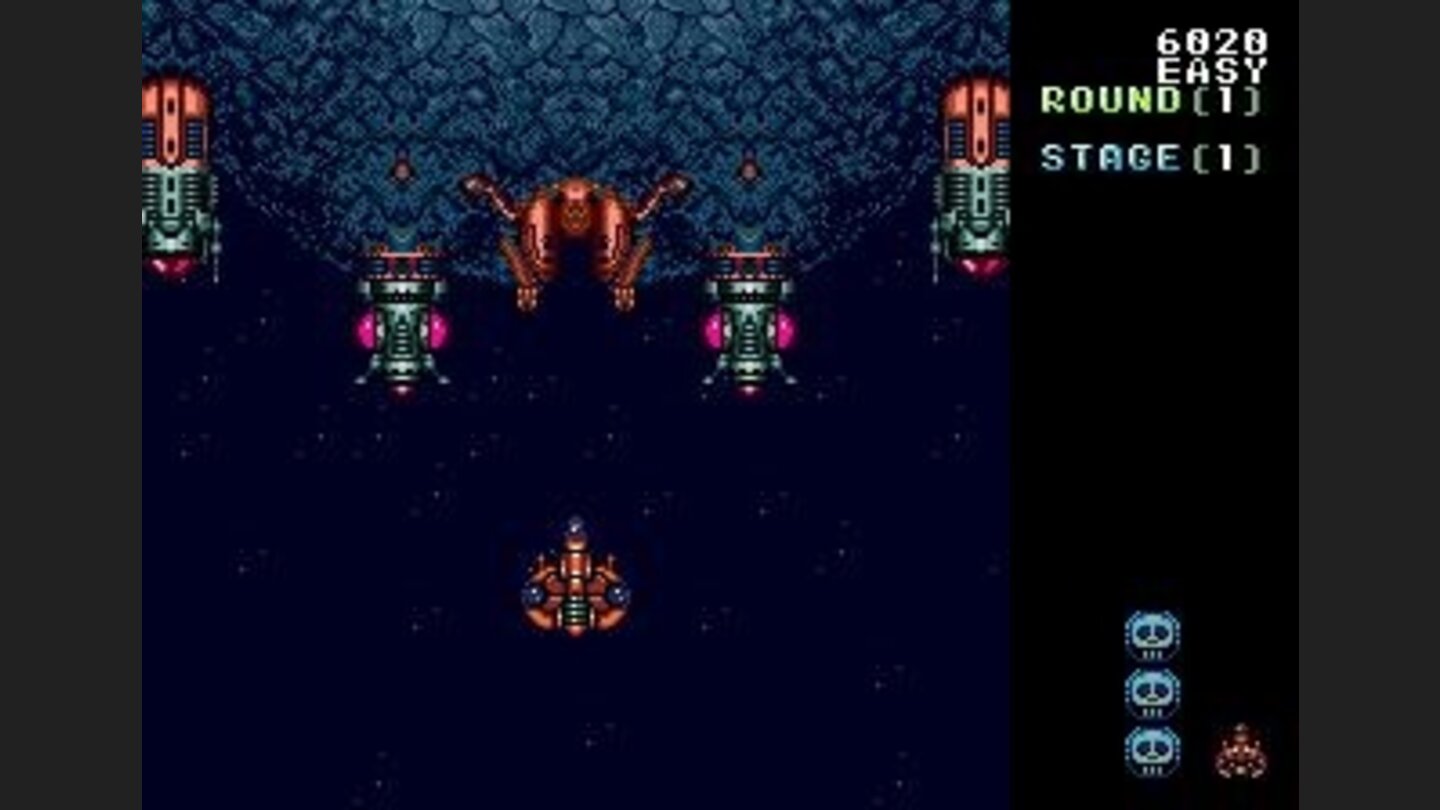Screen dimensions: 1440x810
Task: Click the score display showing 6020
Action: point(1210,41)
